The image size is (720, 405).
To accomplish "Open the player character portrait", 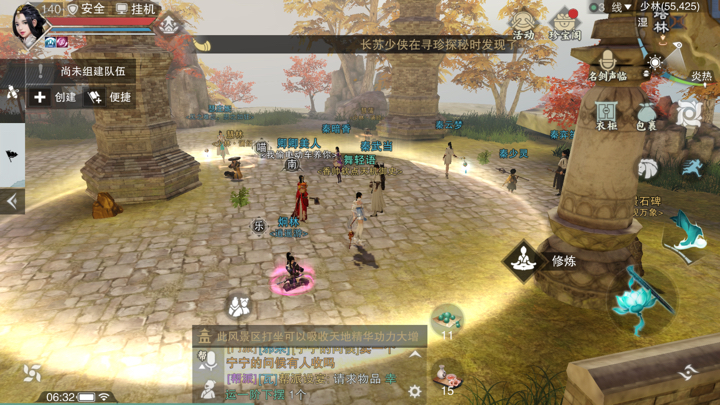I will tap(29, 24).
